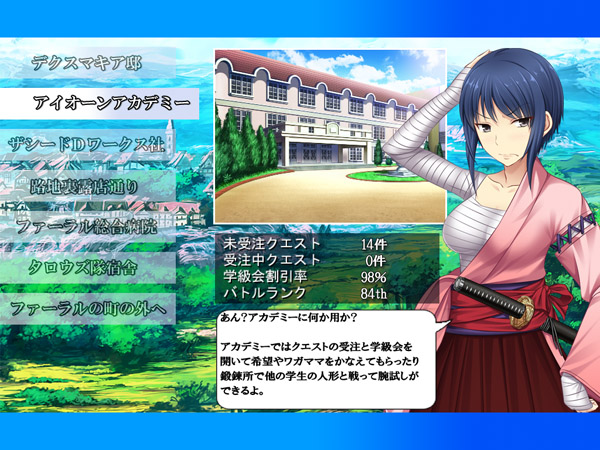Choose ファーラルの町の外へ to leave town

(89, 308)
